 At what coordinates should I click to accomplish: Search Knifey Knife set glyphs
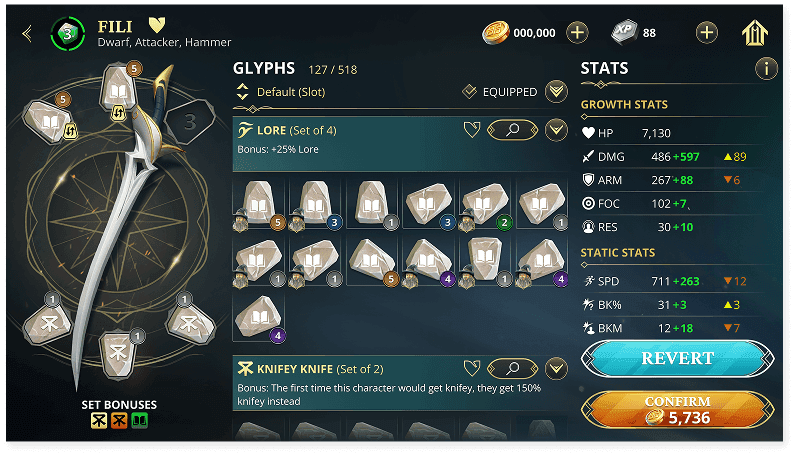pyautogui.click(x=511, y=368)
